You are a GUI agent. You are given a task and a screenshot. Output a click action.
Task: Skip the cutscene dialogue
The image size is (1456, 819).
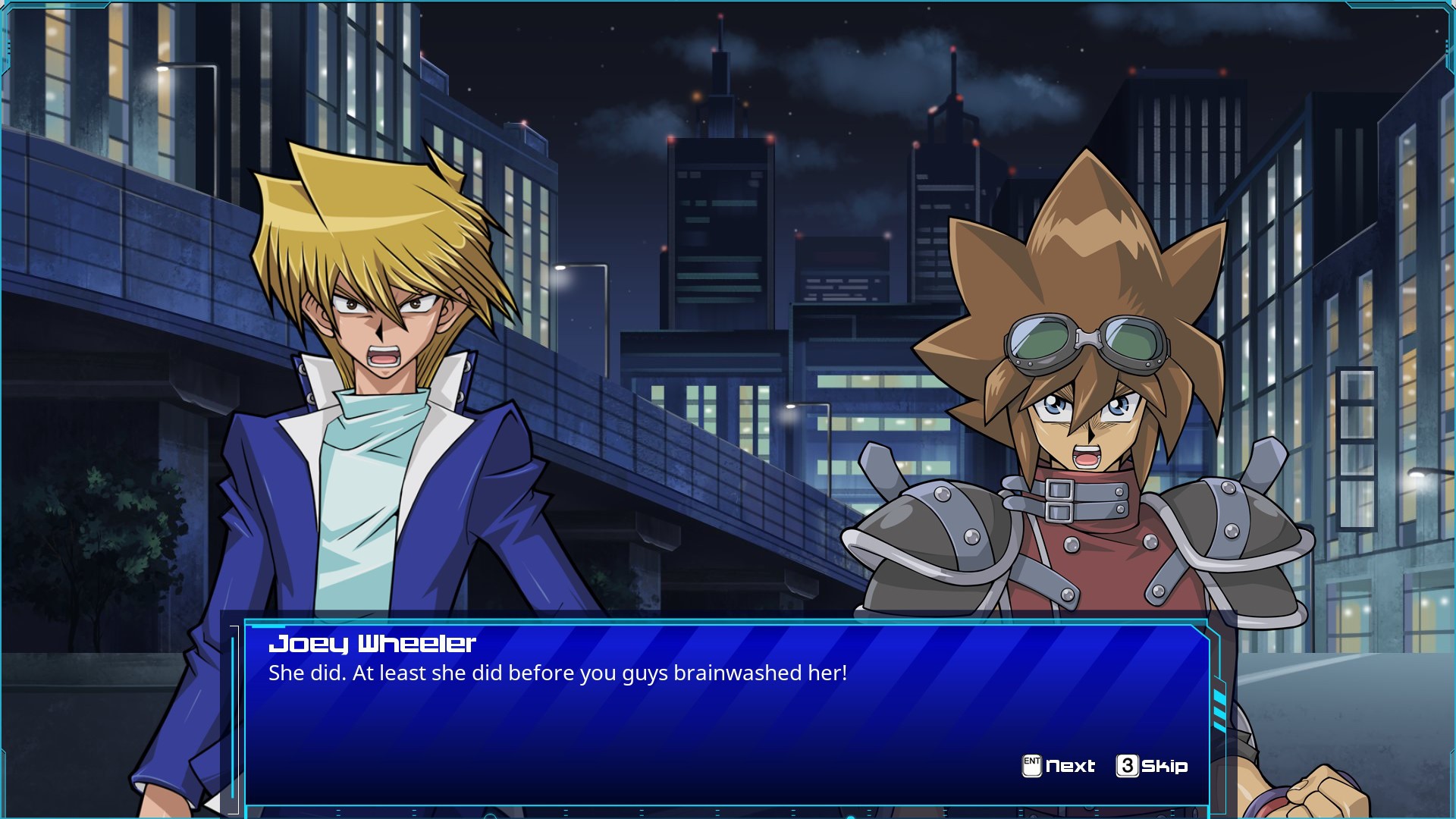(1152, 766)
